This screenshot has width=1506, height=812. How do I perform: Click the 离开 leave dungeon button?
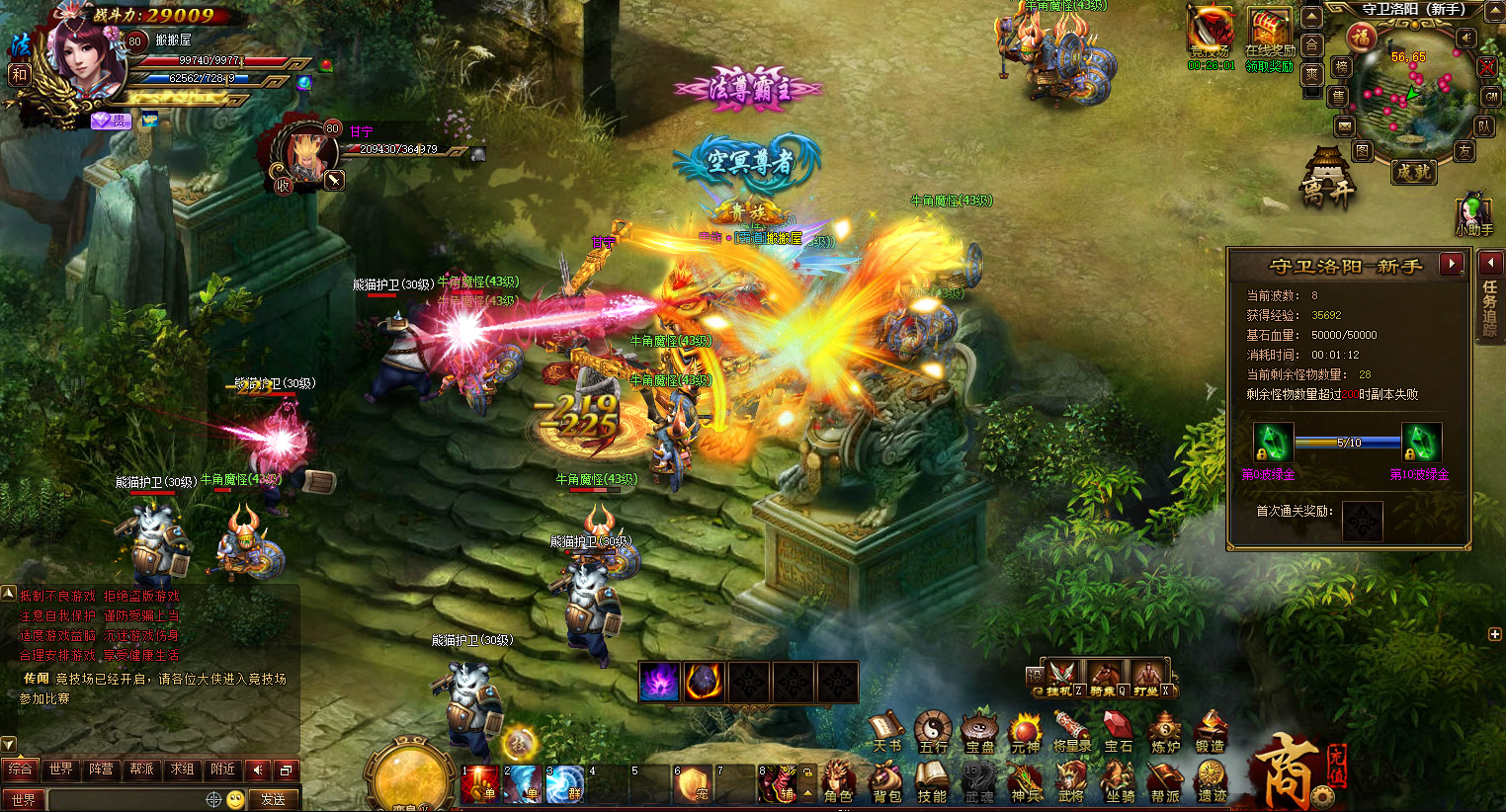click(1326, 179)
